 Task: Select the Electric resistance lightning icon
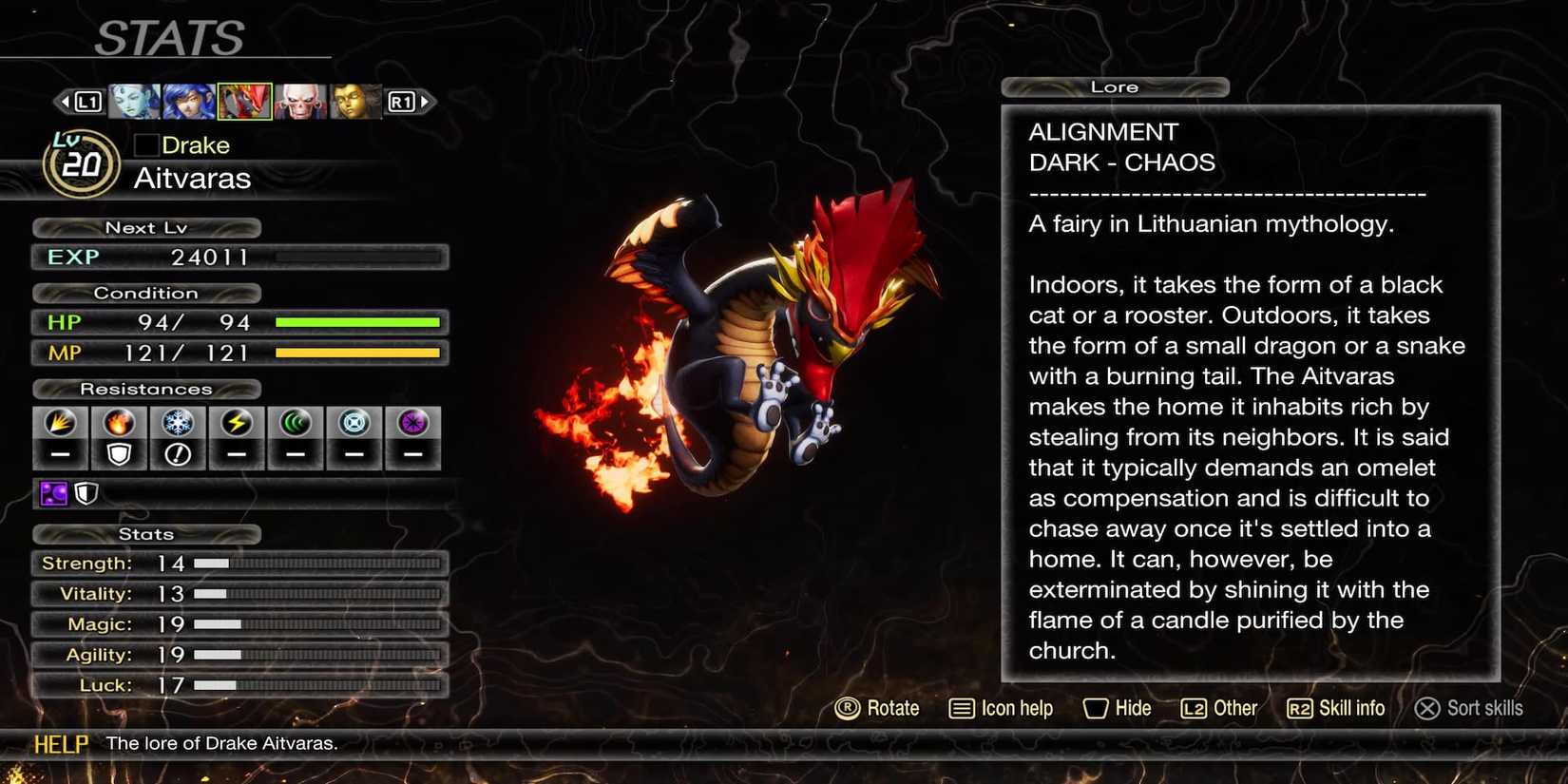[236, 423]
